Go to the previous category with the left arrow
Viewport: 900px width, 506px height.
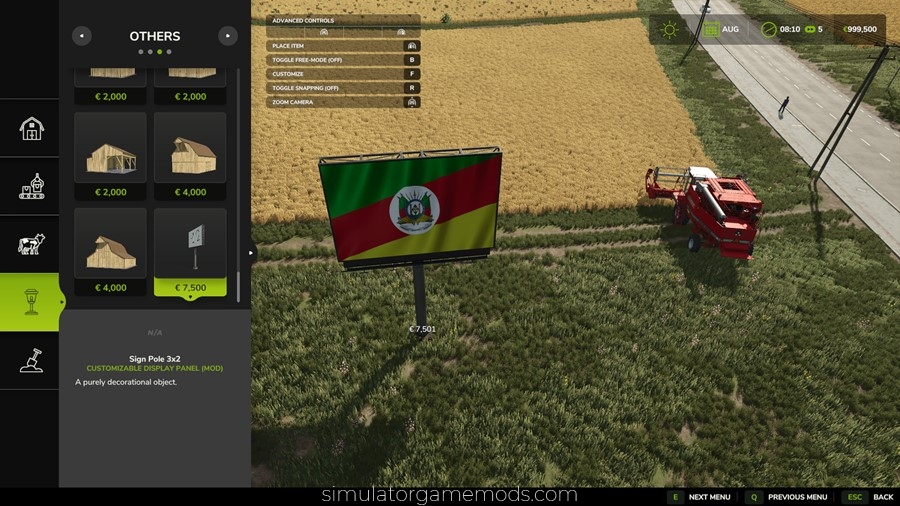pyautogui.click(x=82, y=36)
